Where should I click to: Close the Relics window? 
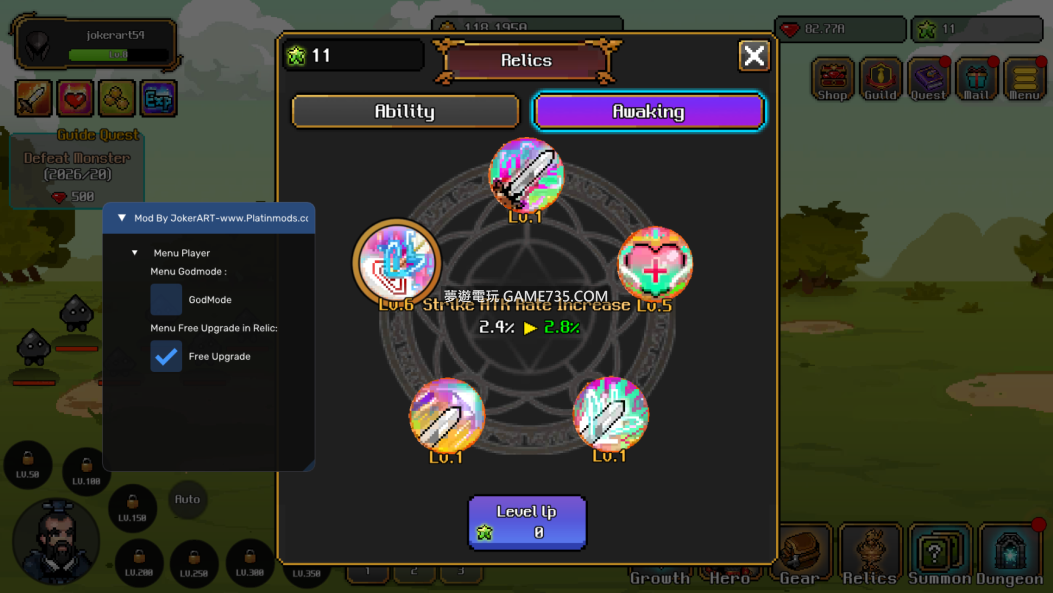(754, 56)
